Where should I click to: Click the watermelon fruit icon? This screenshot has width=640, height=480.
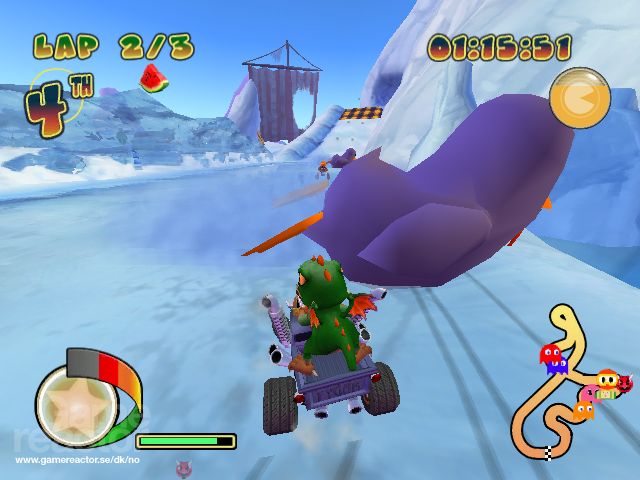coord(152,78)
